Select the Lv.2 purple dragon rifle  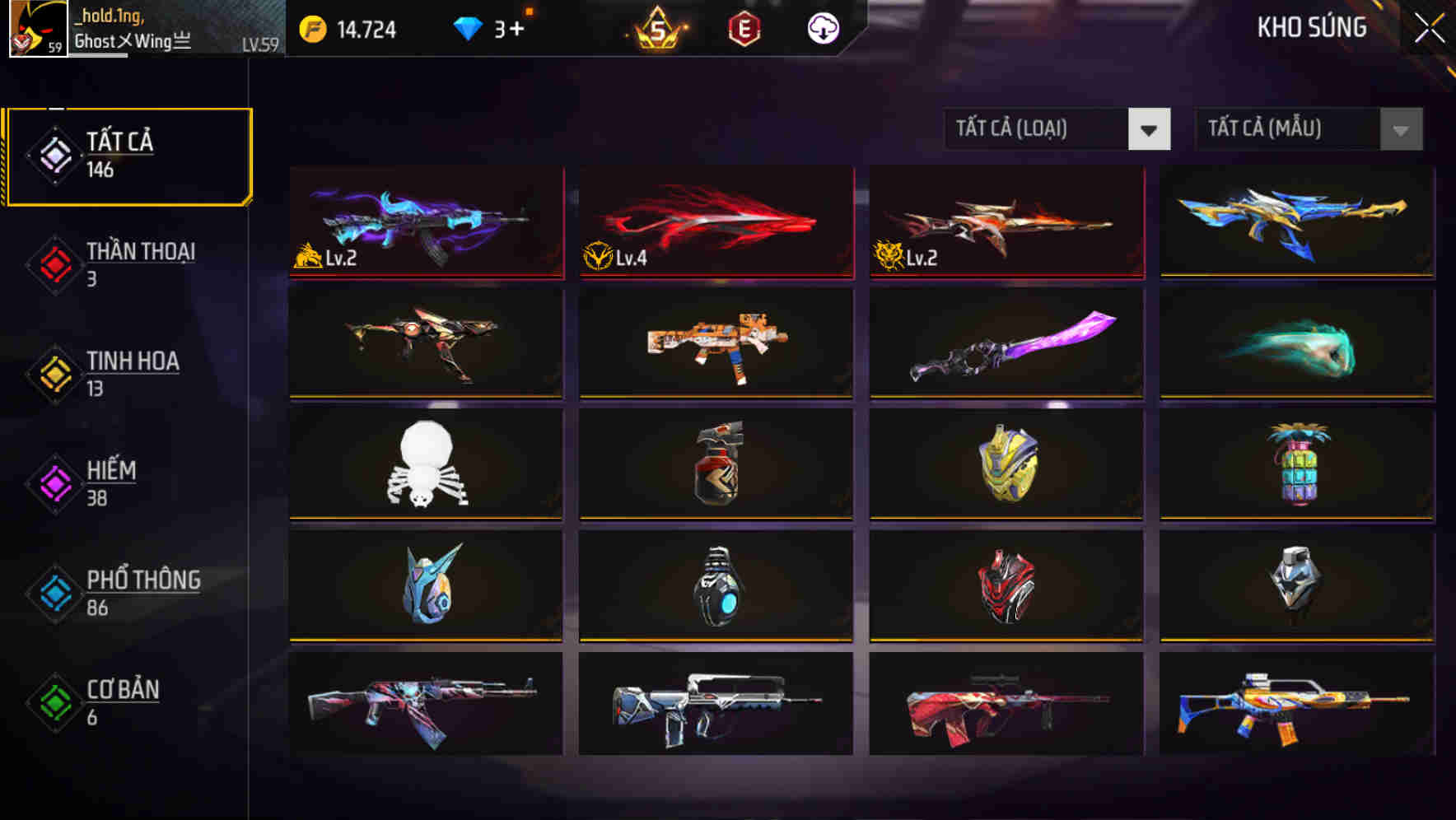[x=425, y=222]
